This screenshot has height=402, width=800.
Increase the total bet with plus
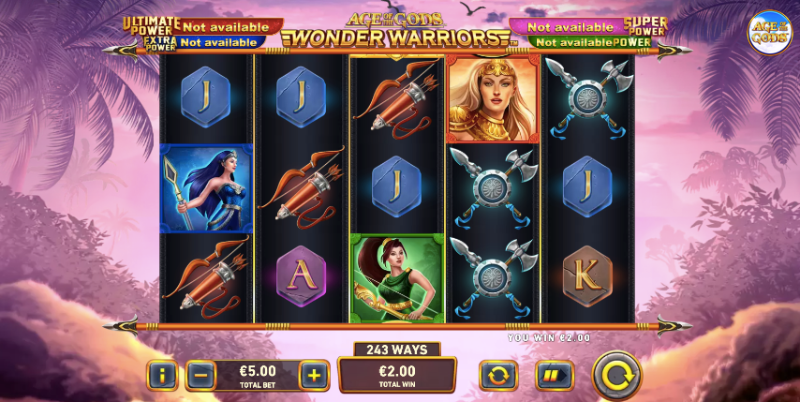pyautogui.click(x=313, y=376)
